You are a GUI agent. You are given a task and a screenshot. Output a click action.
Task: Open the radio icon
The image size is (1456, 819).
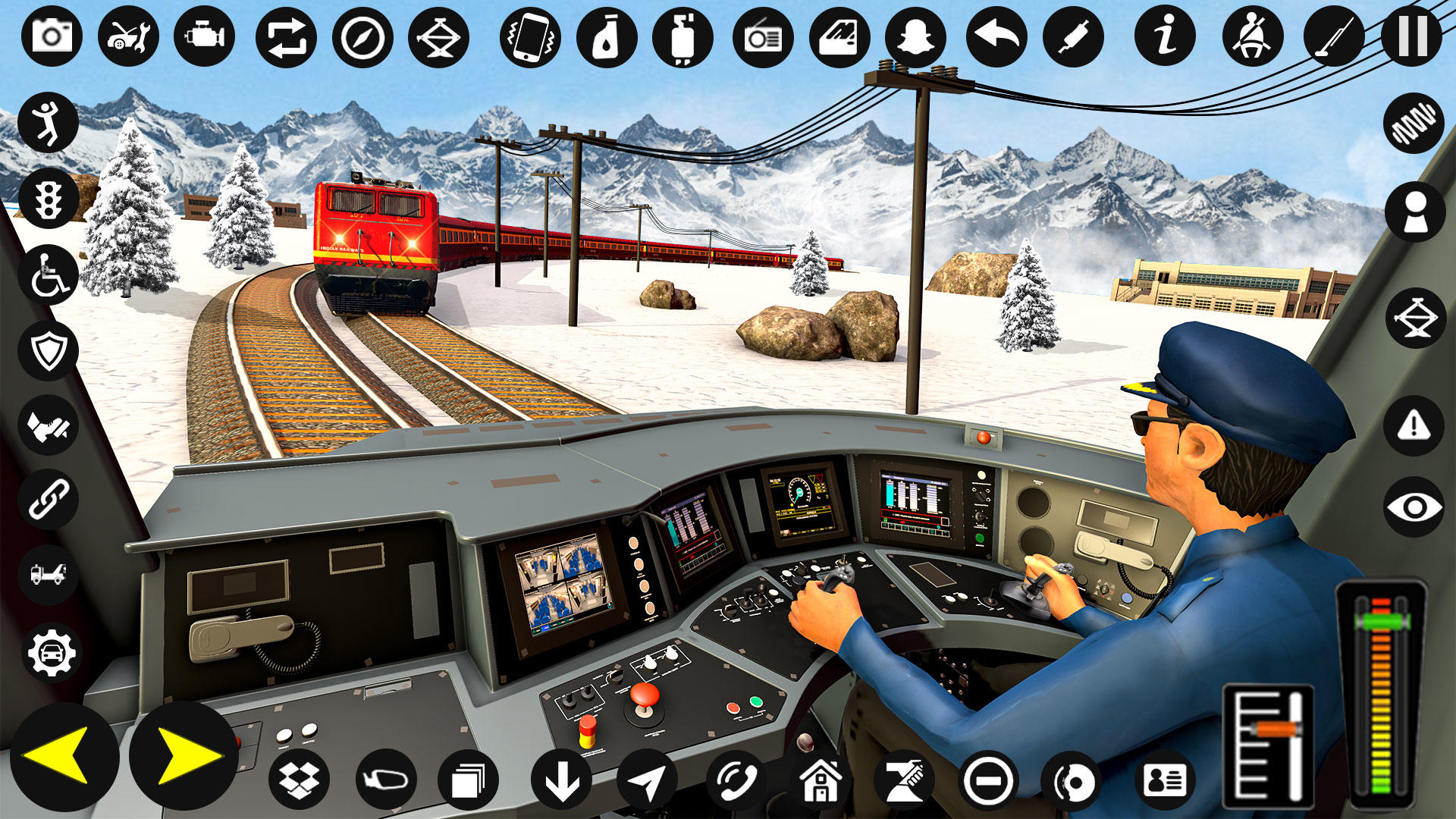[x=762, y=34]
